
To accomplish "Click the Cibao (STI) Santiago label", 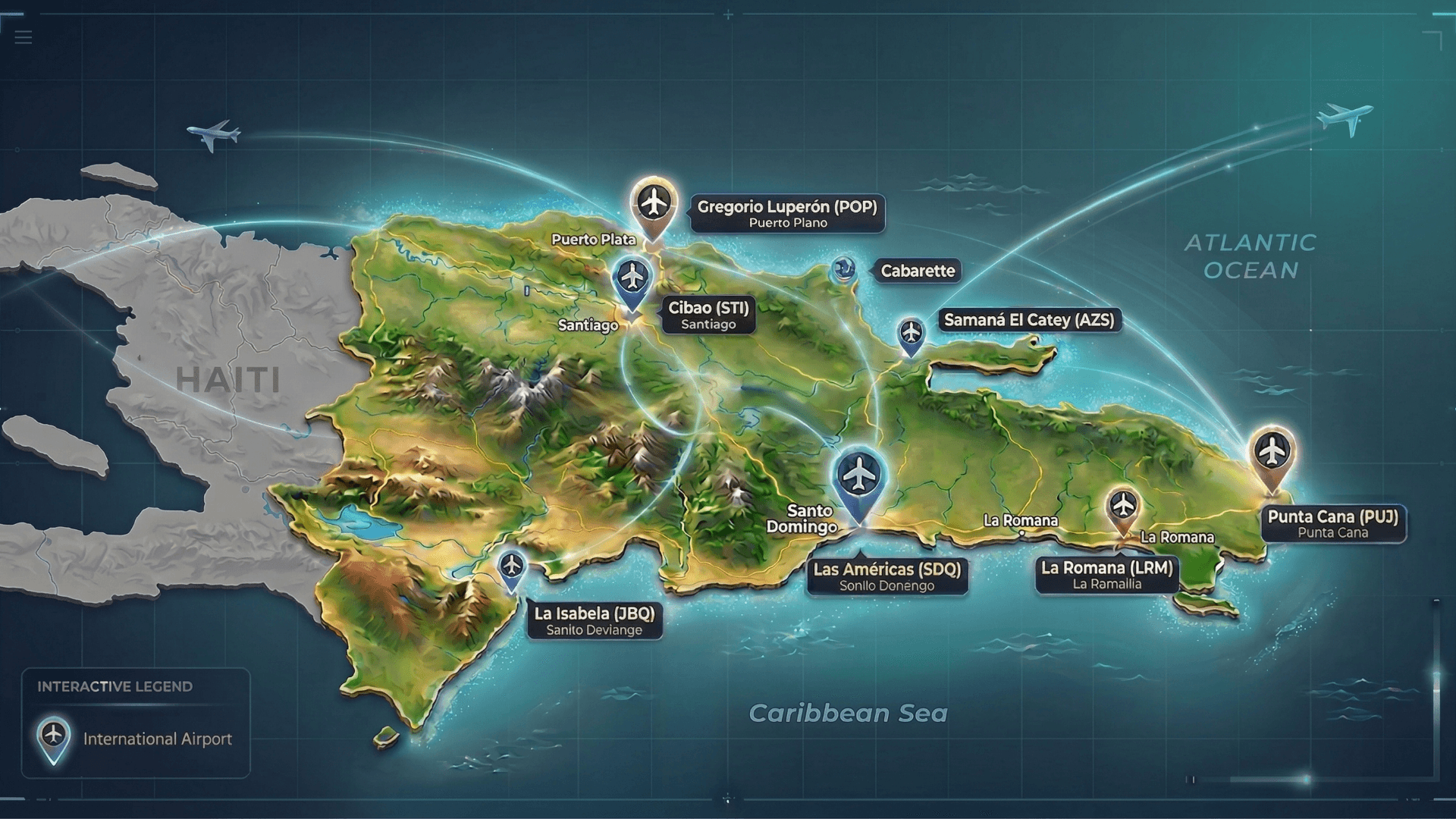I will tap(708, 315).
